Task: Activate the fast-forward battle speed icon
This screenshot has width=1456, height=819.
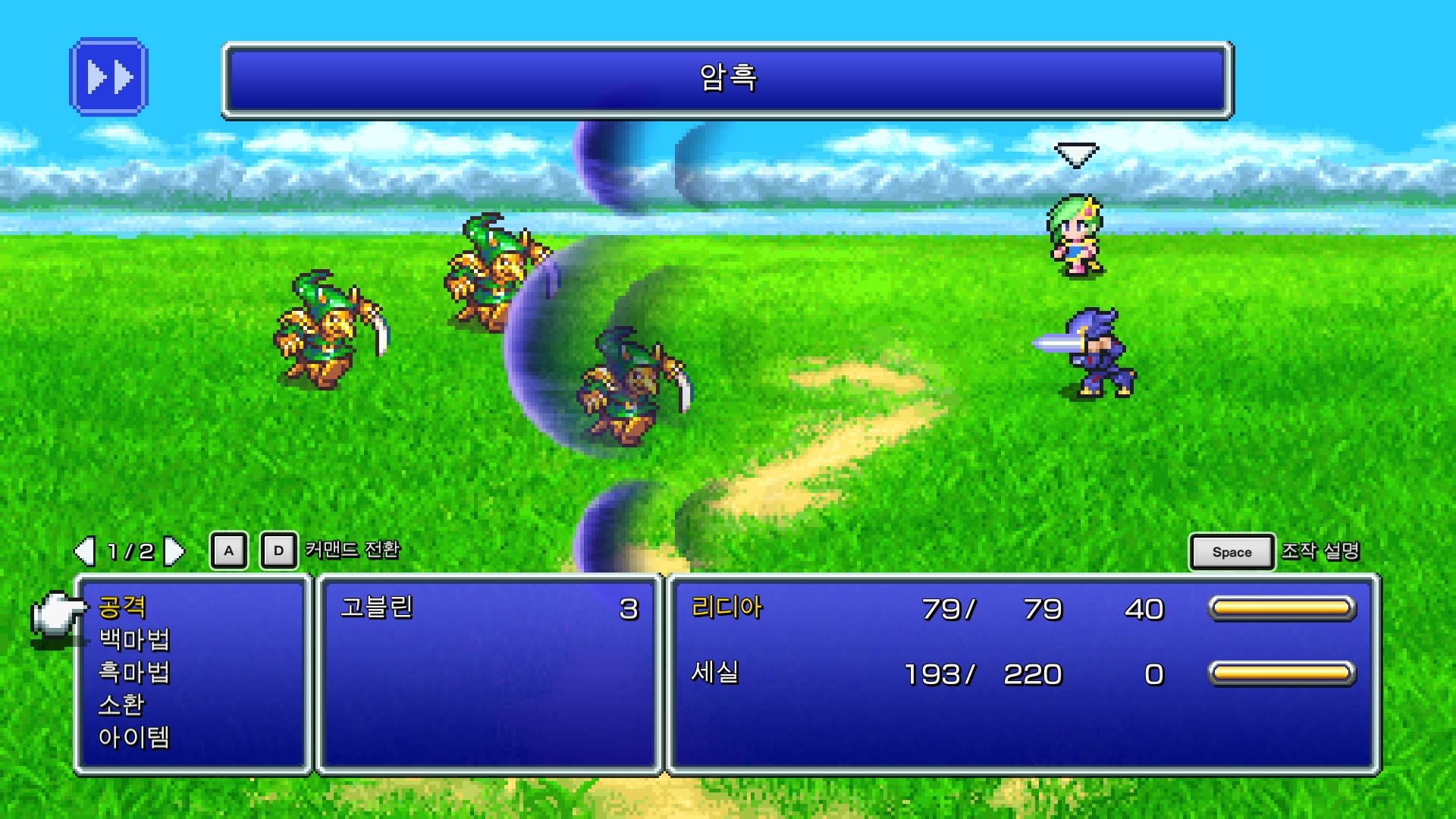Action: click(x=108, y=77)
